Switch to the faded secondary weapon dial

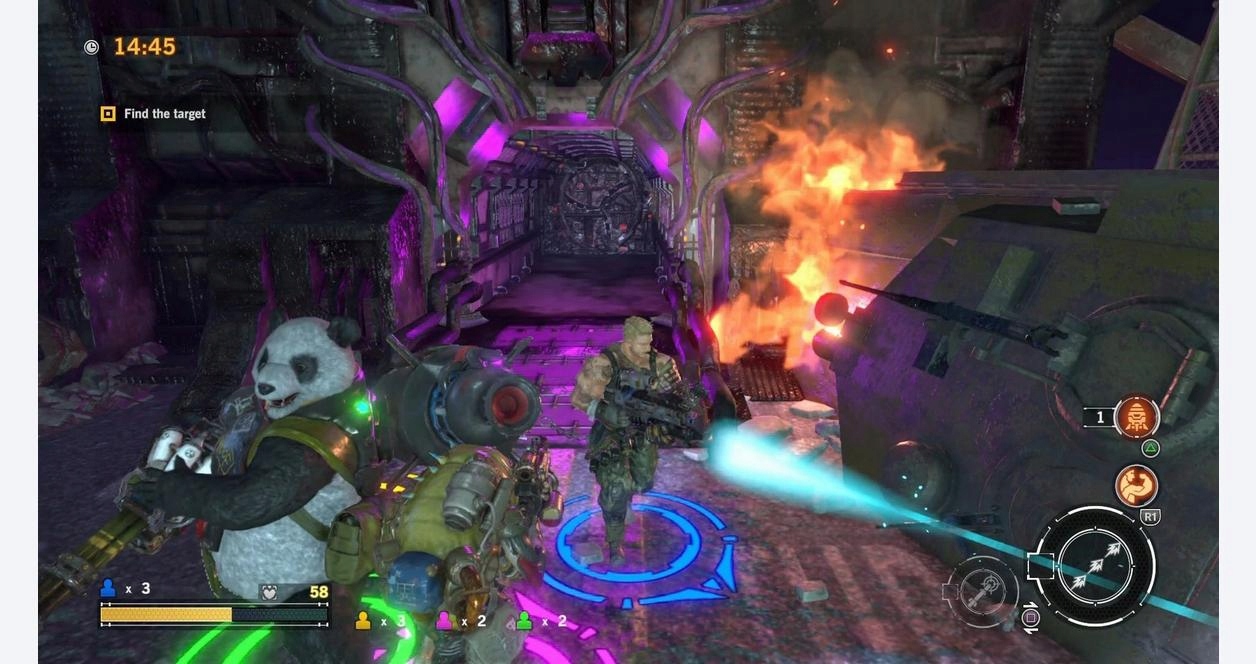tap(983, 592)
